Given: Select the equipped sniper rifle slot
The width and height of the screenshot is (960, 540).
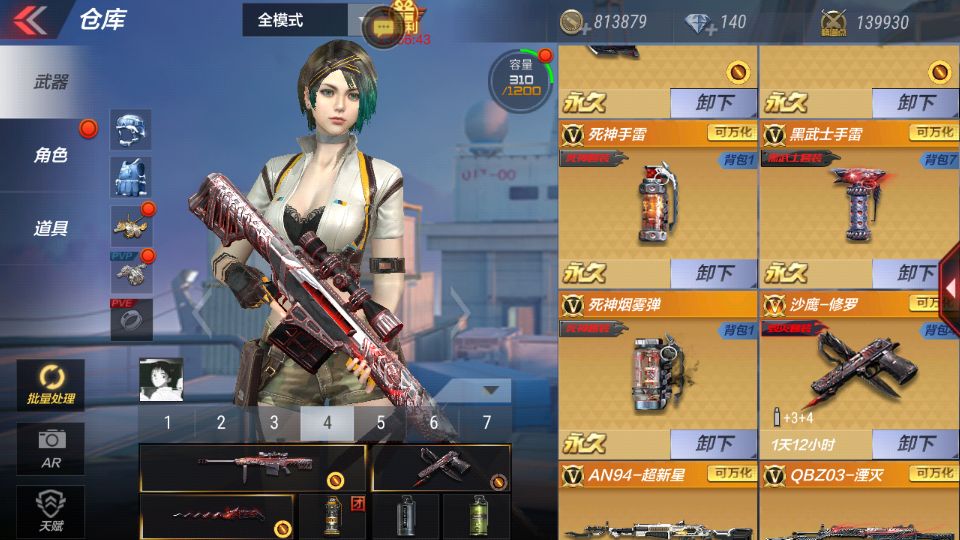Looking at the screenshot, I should tap(254, 467).
